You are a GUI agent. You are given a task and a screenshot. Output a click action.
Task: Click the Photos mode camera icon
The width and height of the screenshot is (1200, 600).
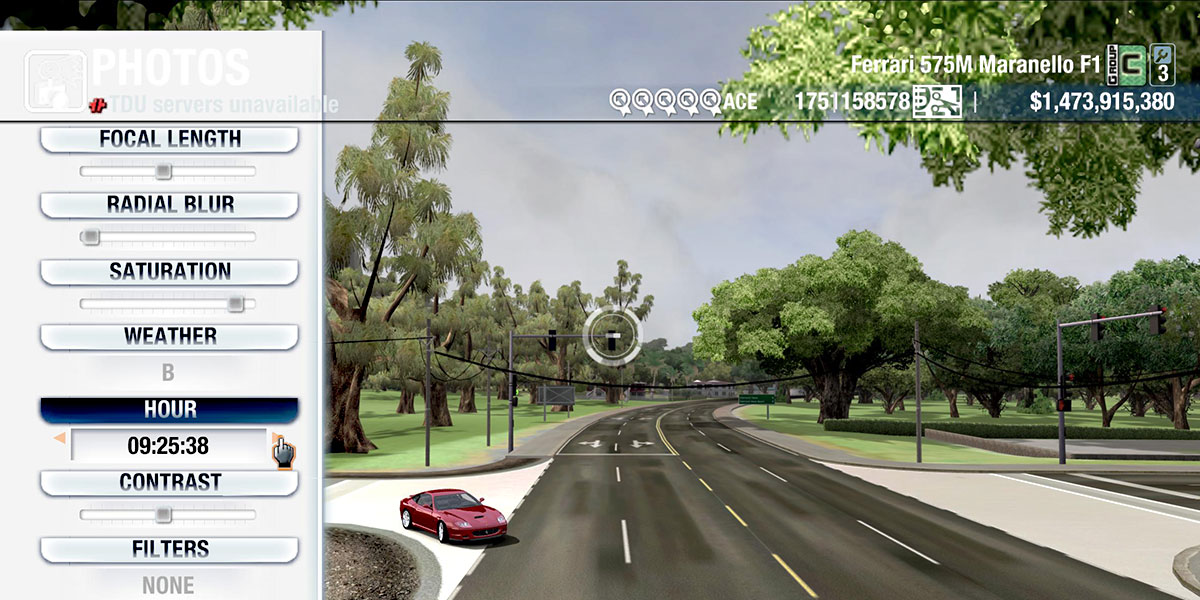click(x=55, y=81)
